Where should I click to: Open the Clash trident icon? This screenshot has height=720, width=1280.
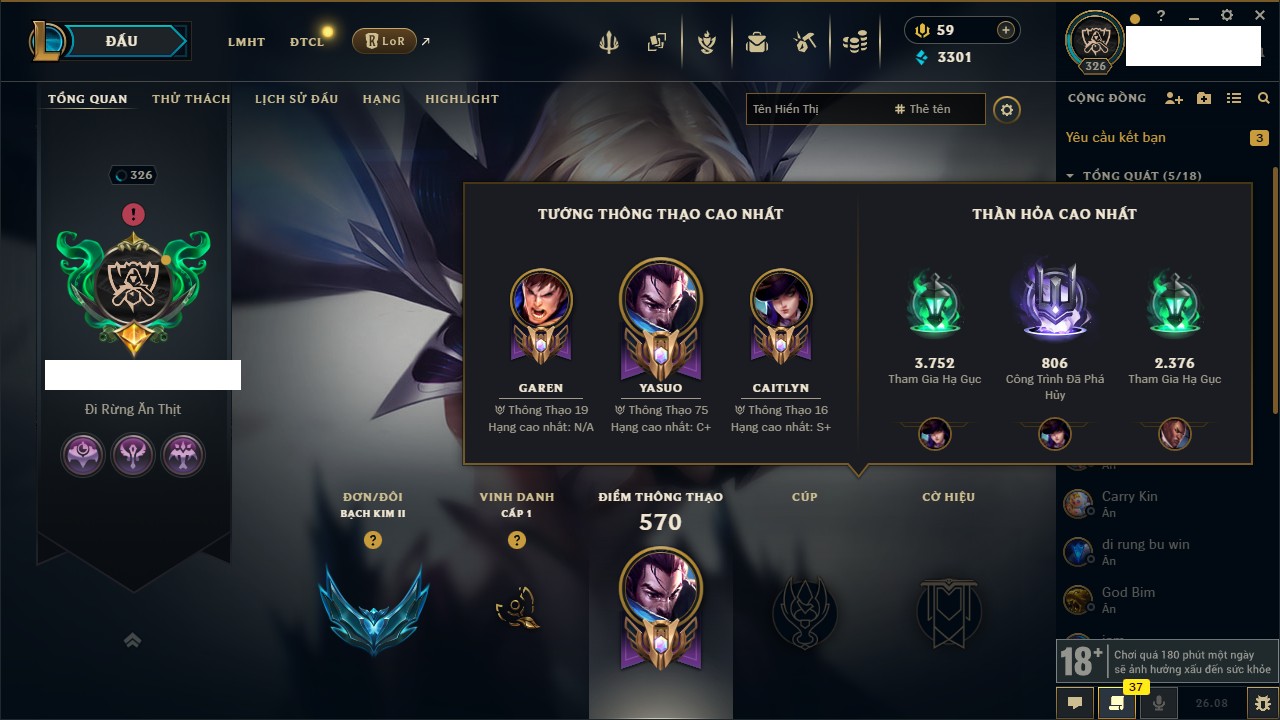pos(609,42)
